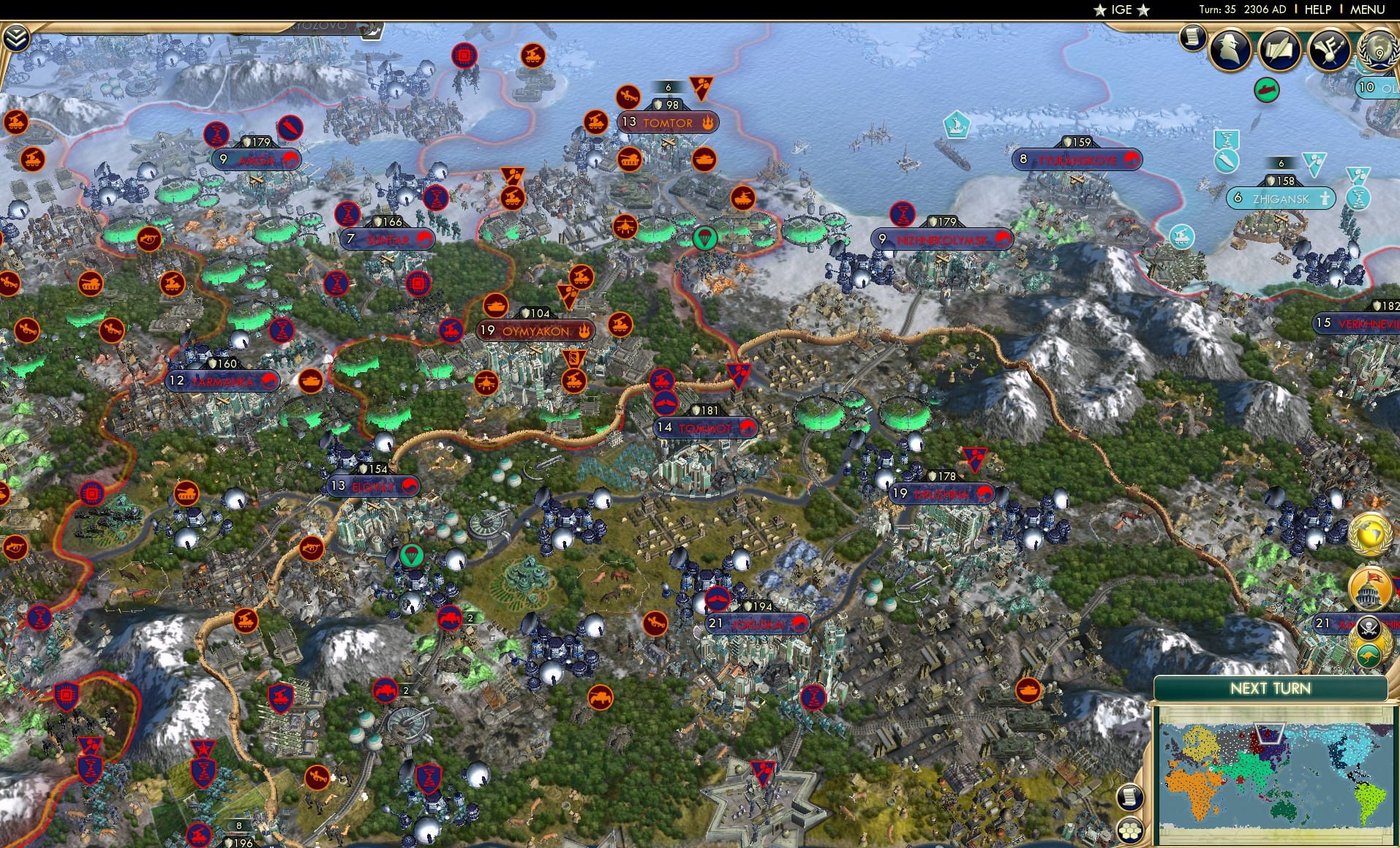
Task: Open the Culture overview music icon
Action: (1329, 50)
